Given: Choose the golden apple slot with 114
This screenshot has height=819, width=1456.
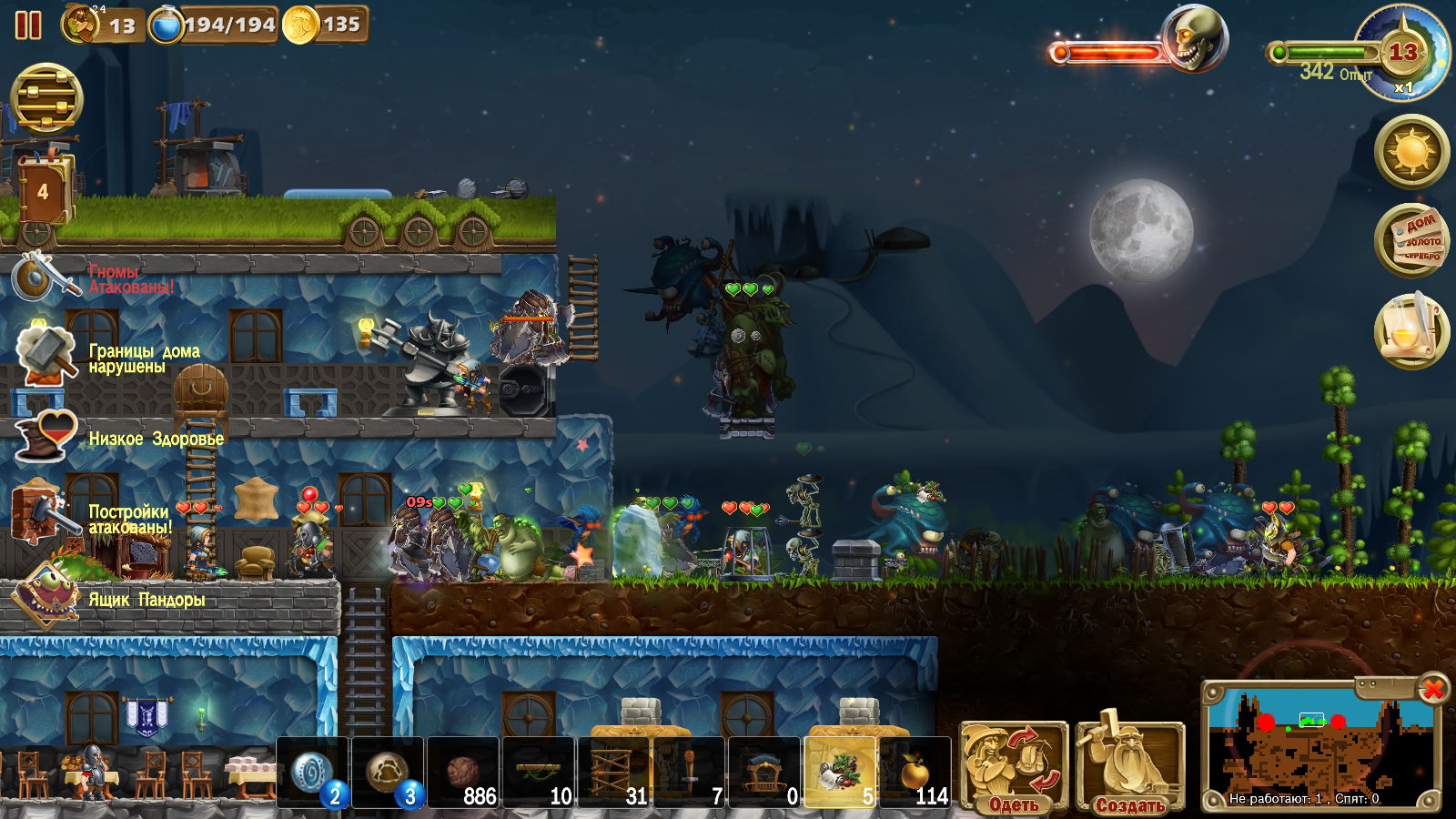Looking at the screenshot, I should click(915, 773).
